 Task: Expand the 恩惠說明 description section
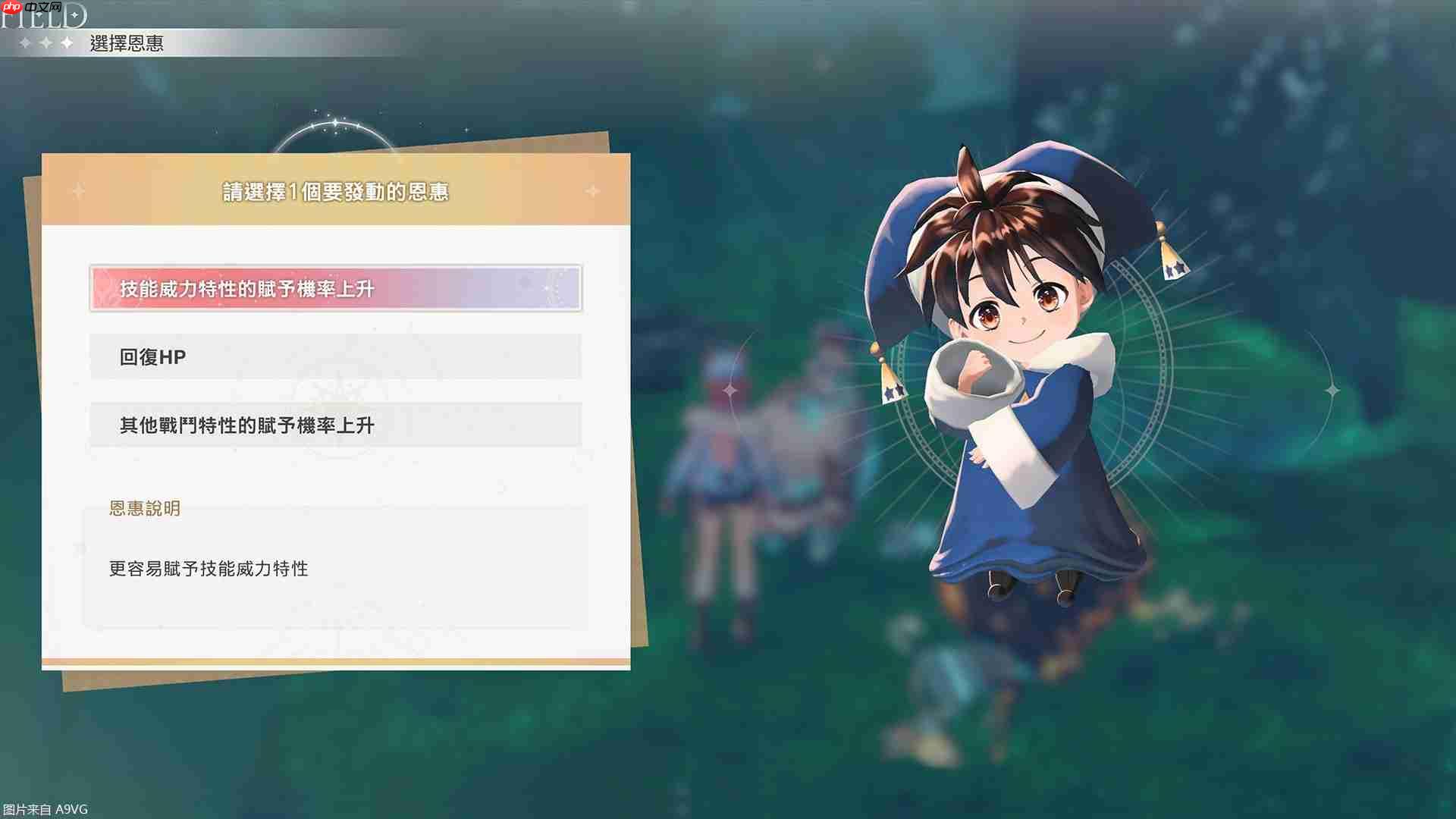pyautogui.click(x=144, y=509)
